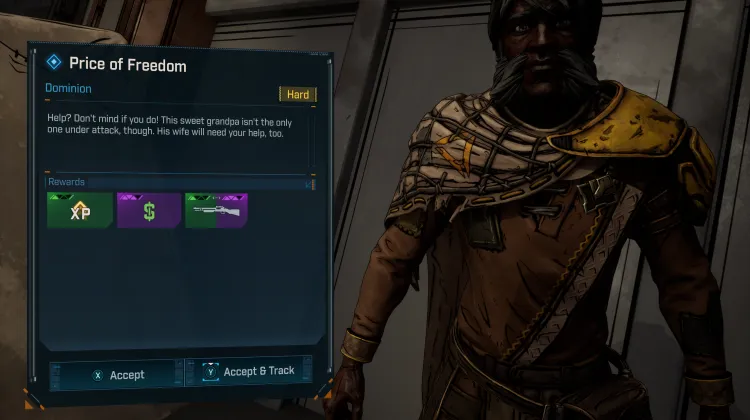
Task: Inspect the rifle weapon reward
Action: (216, 210)
